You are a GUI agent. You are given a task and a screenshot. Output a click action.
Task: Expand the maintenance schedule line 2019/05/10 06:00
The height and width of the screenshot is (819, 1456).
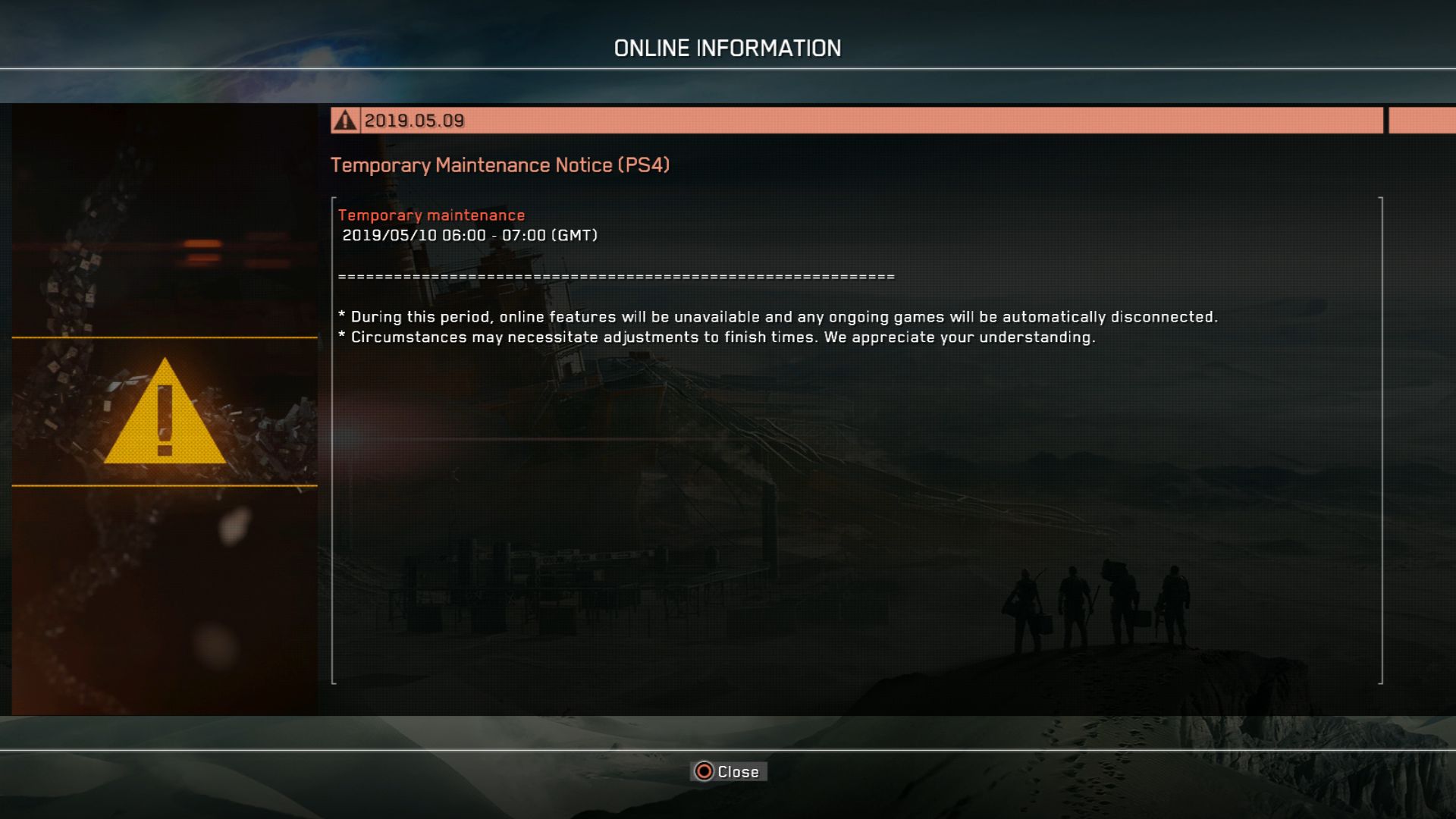(x=470, y=235)
